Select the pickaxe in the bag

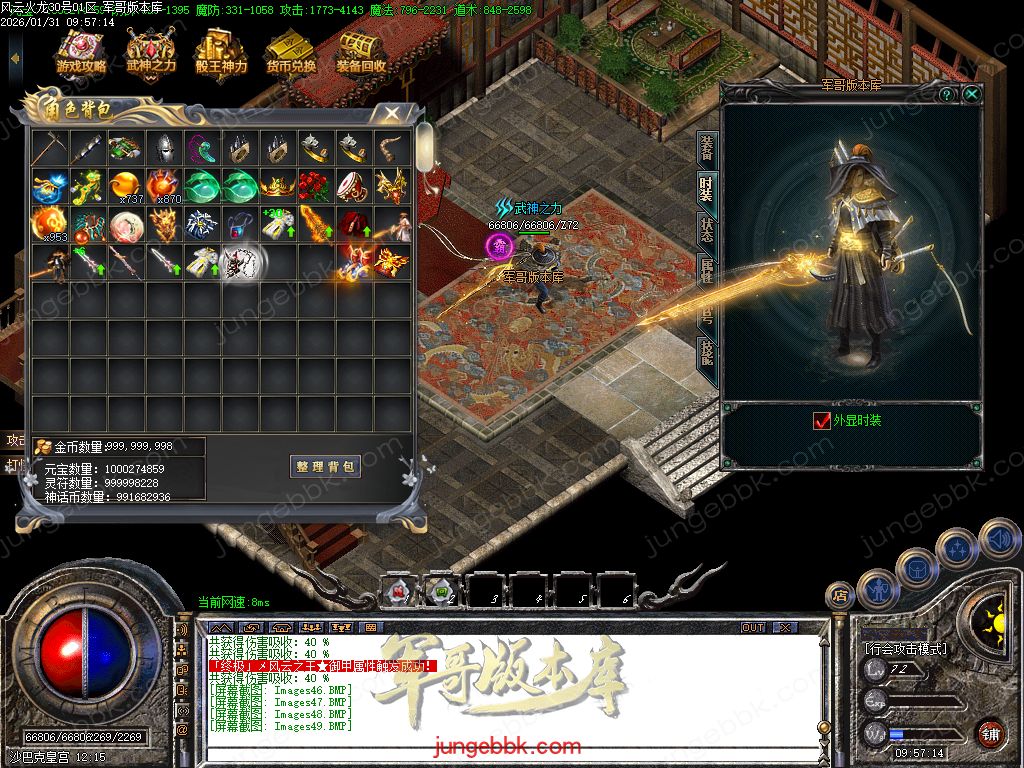click(49, 149)
